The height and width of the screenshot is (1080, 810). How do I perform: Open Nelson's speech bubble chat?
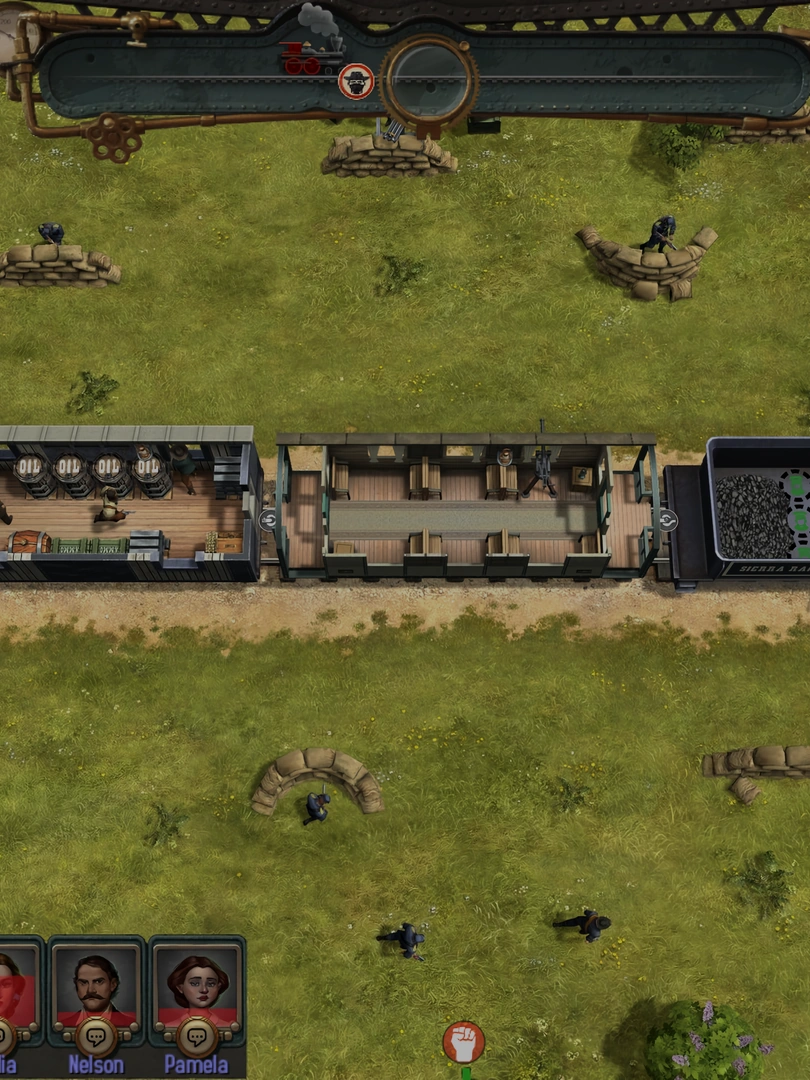click(97, 1036)
